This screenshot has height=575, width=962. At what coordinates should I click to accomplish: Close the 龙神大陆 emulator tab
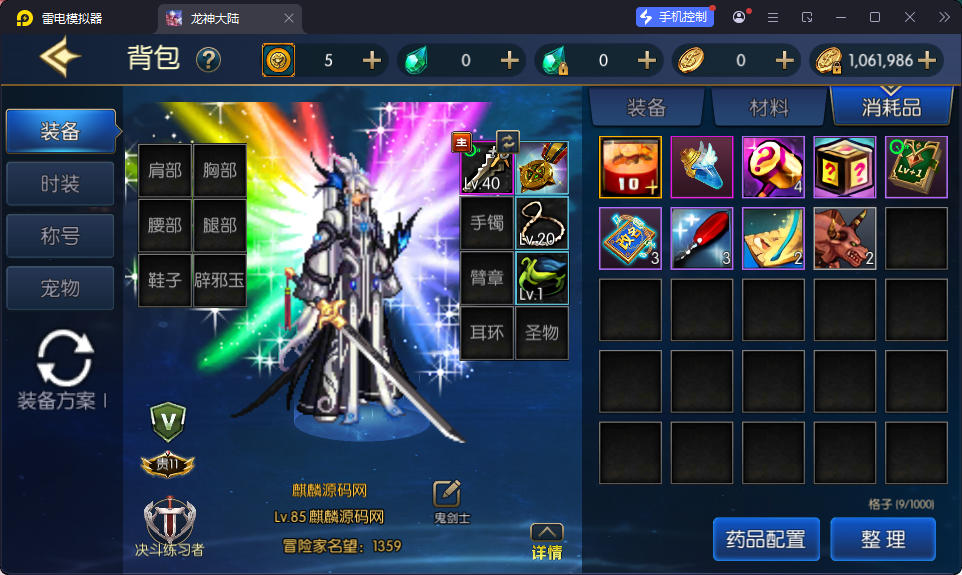click(x=290, y=18)
